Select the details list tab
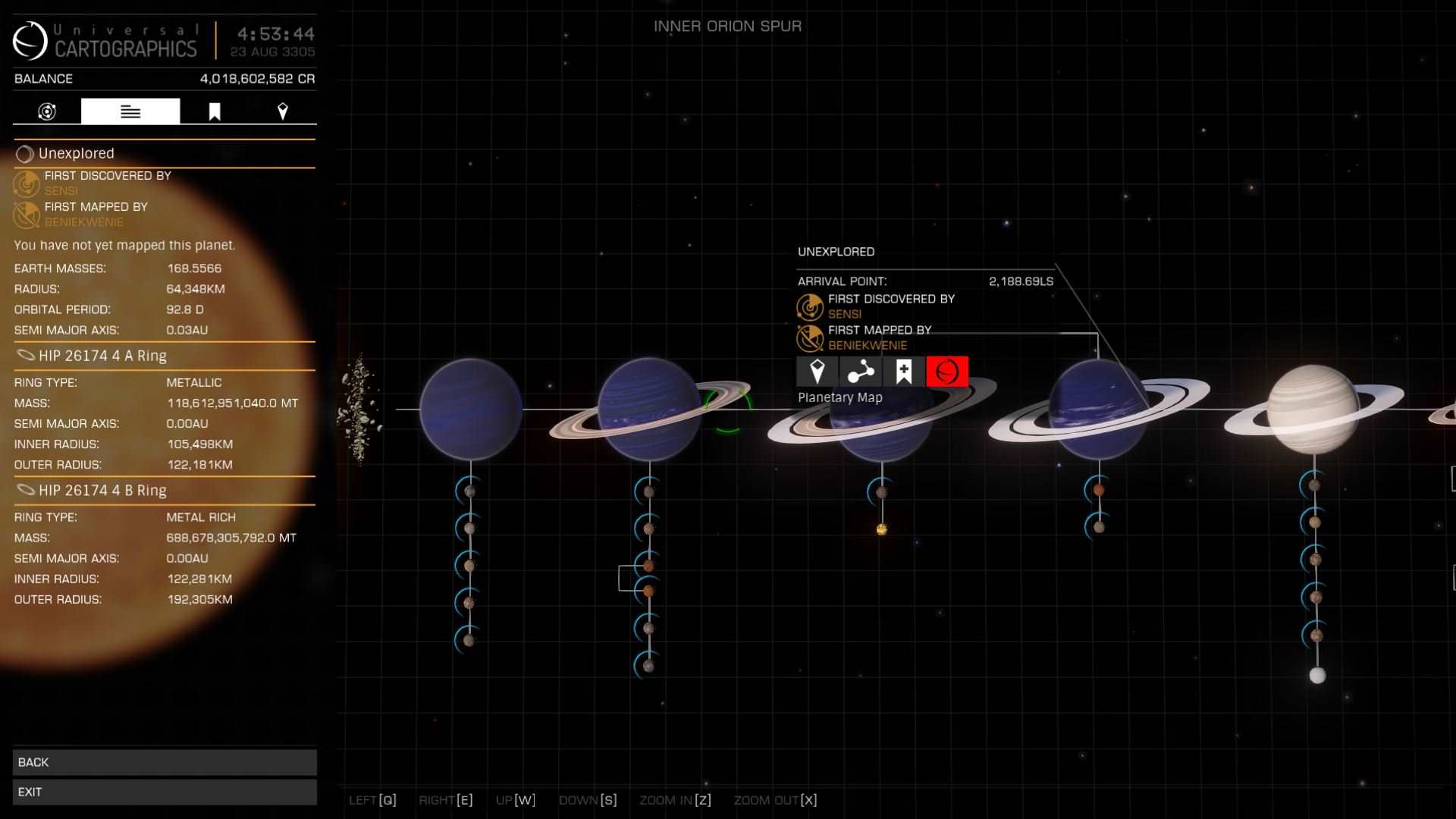 click(130, 111)
